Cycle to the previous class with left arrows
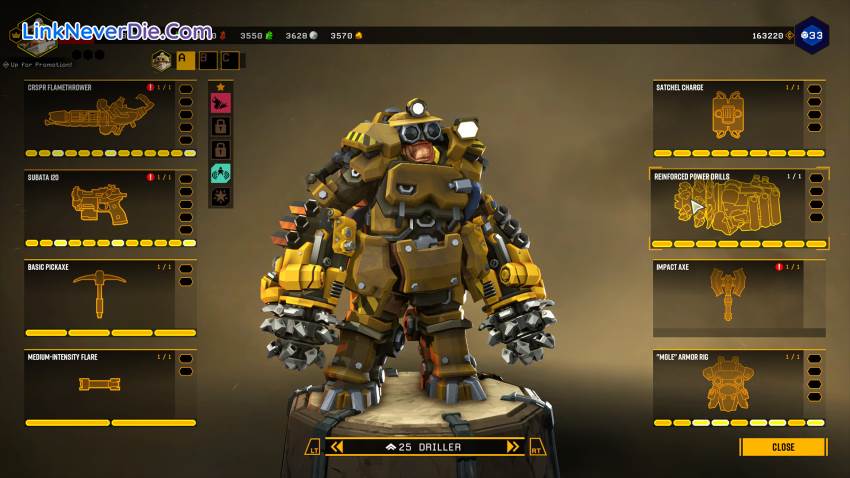Image resolution: width=850 pixels, height=478 pixels. [x=337, y=447]
